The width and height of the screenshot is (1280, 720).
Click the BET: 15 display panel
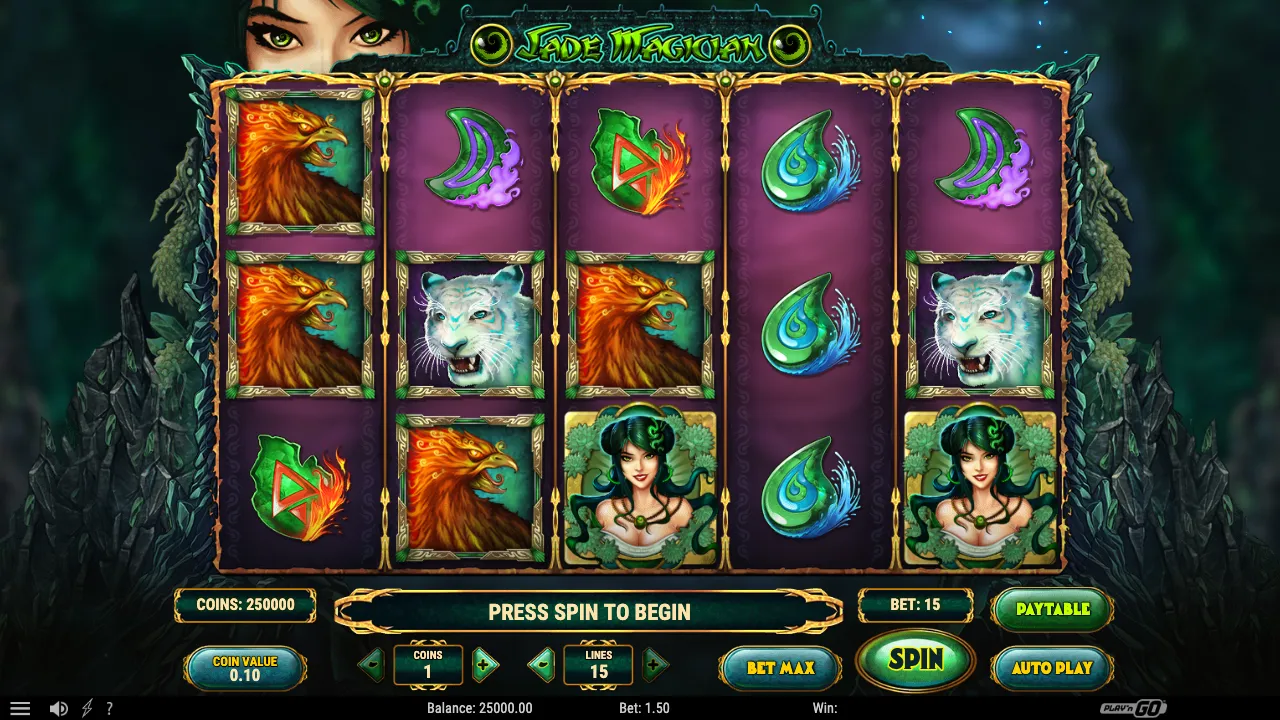click(915, 604)
